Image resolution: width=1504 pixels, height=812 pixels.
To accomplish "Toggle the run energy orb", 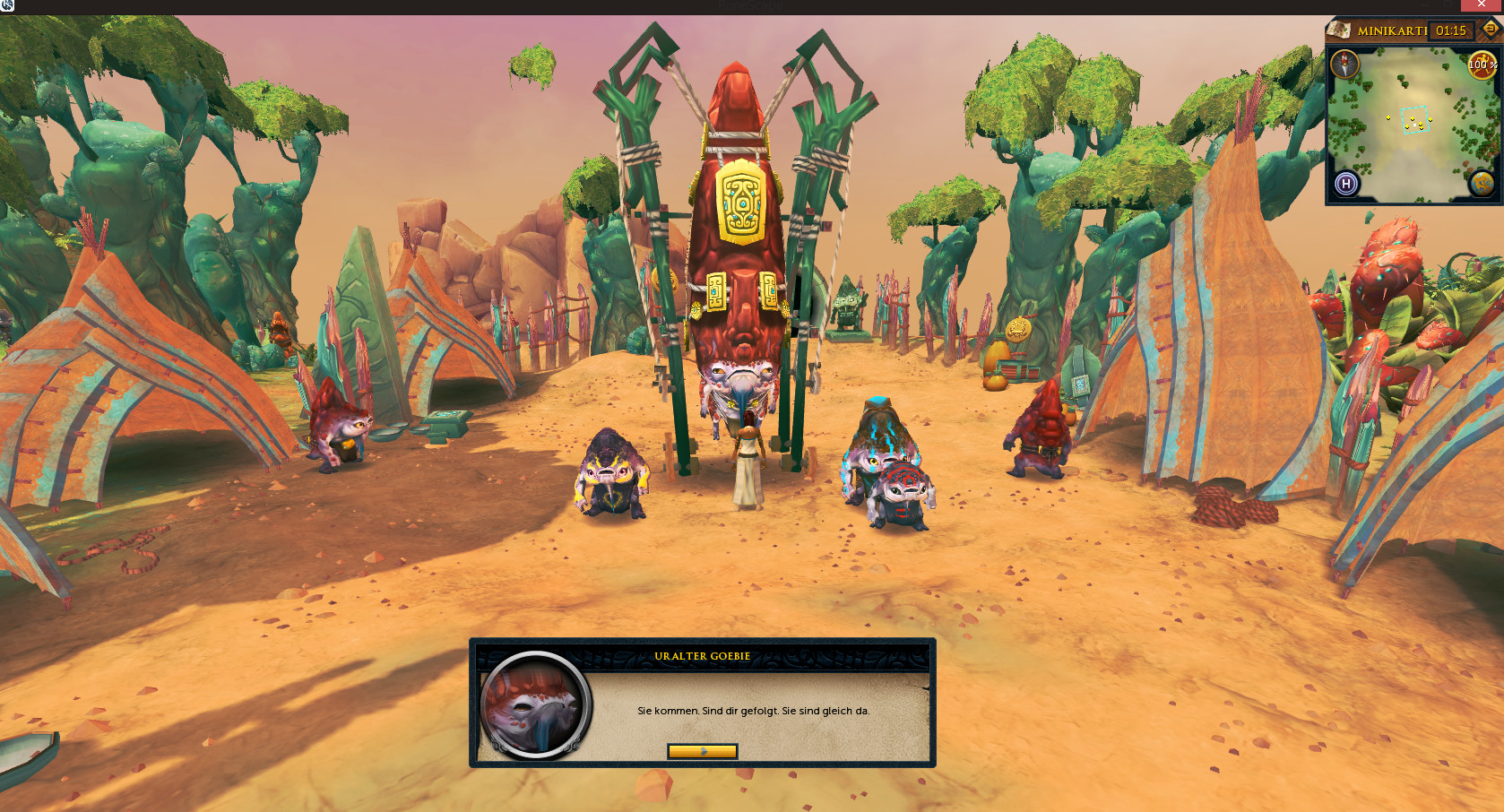I will 1481,65.
